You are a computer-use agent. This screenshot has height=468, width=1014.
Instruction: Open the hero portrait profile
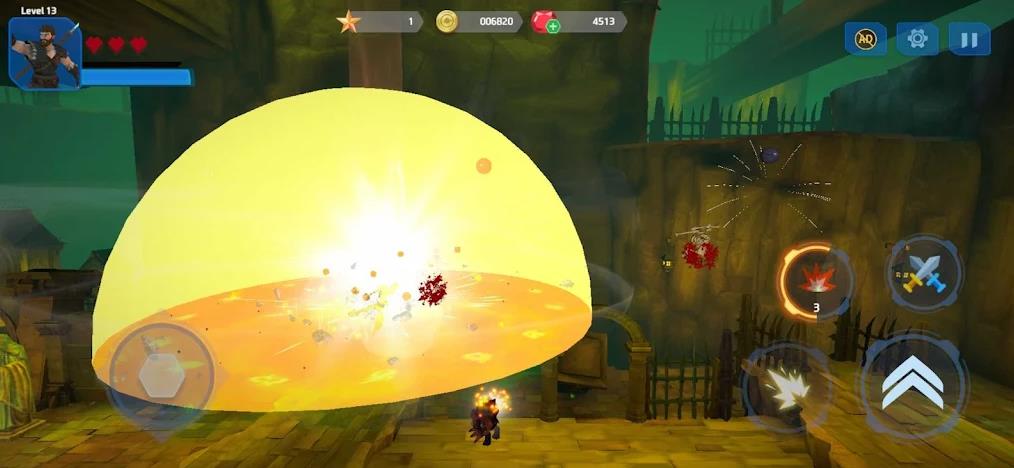[x=44, y=52]
